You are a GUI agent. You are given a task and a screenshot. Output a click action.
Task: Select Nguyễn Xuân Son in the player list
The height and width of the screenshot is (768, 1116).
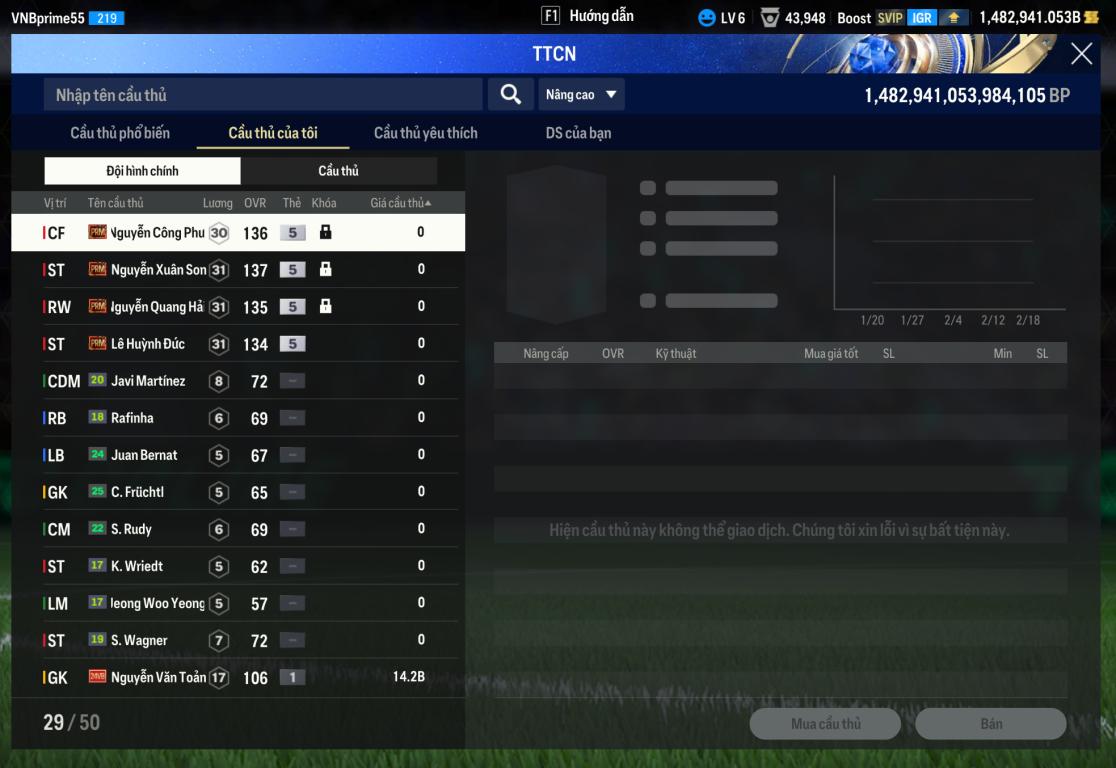158,270
